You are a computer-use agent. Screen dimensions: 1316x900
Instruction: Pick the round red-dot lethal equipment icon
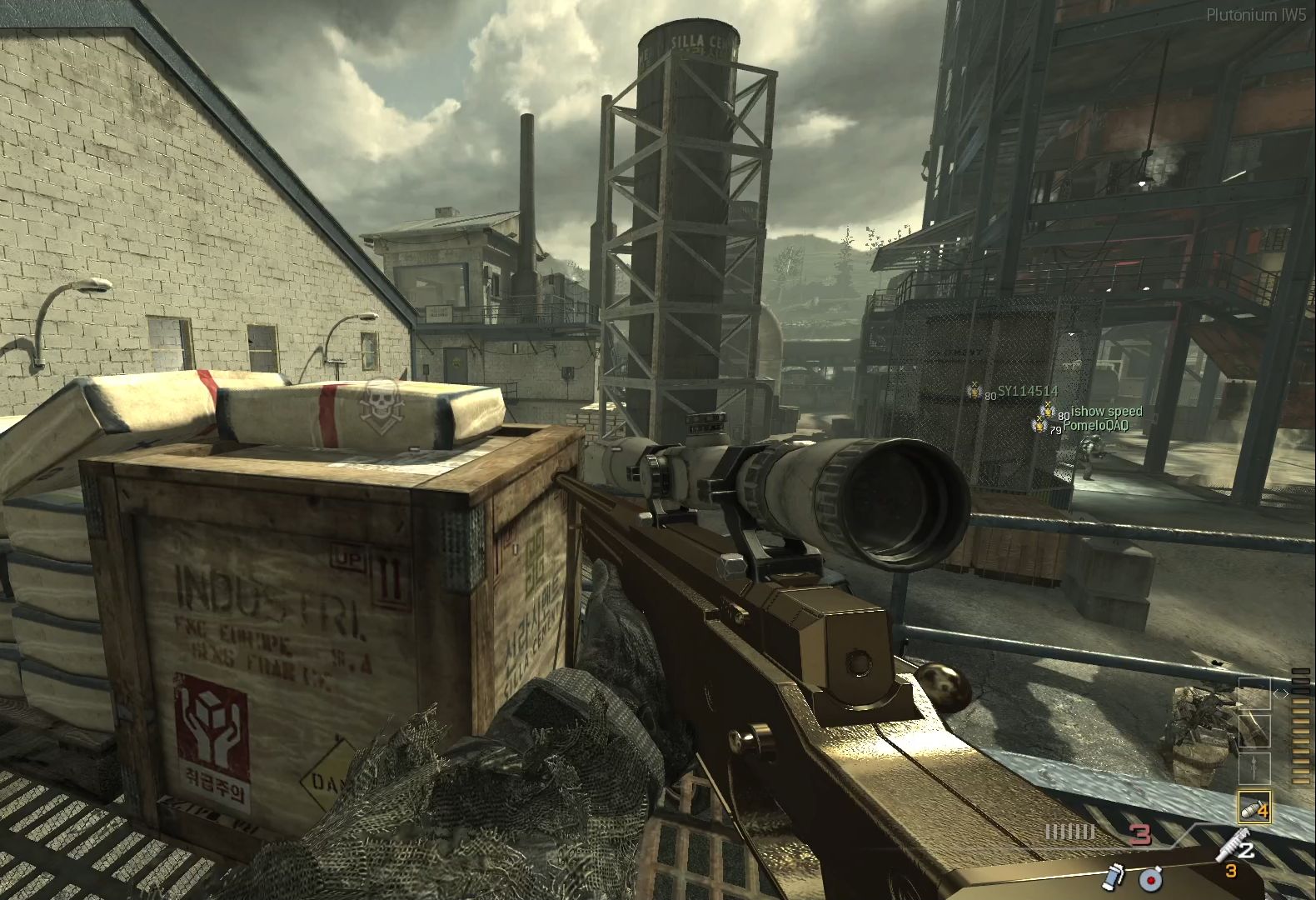1152,877
